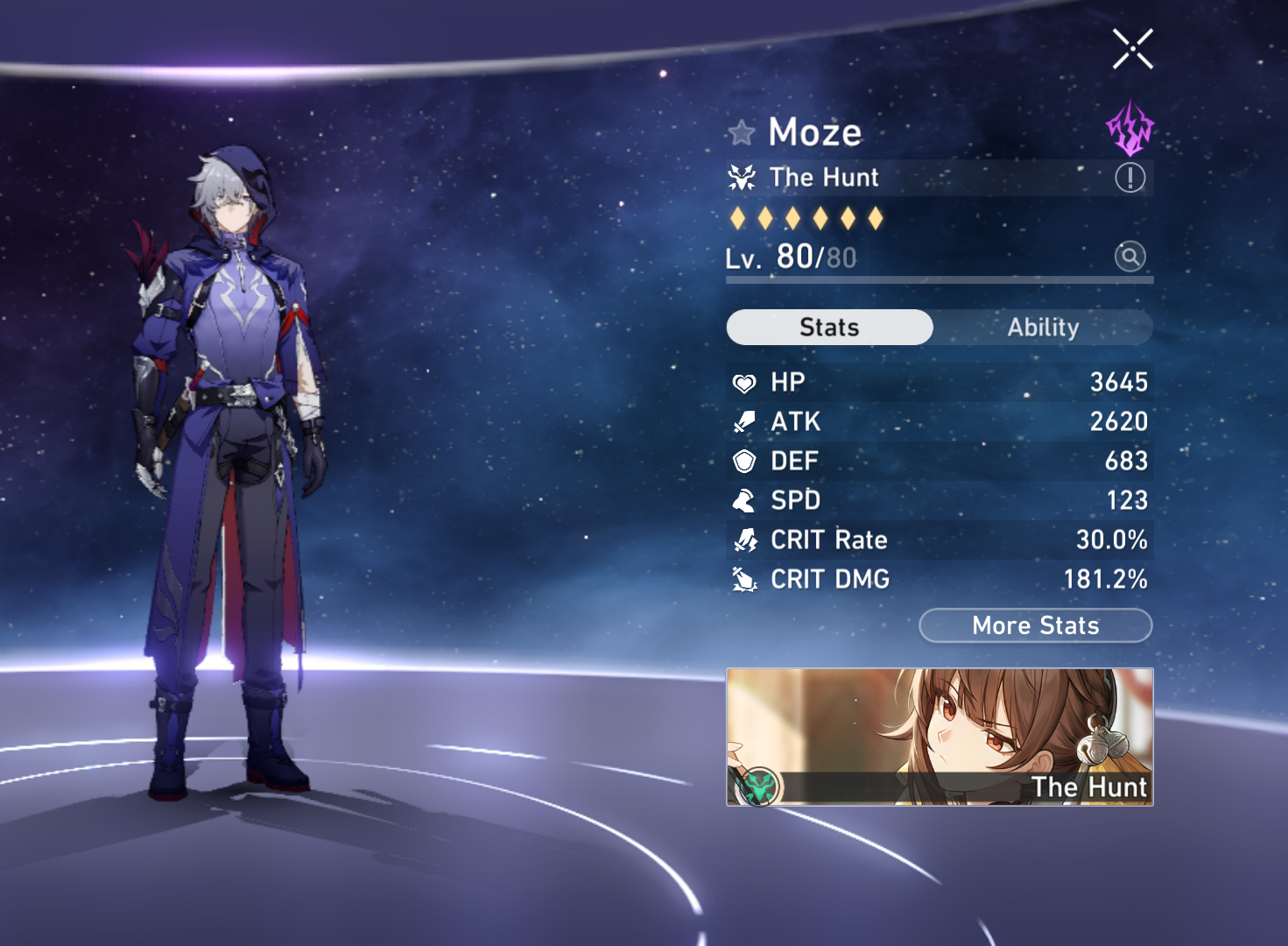The image size is (1288, 946).
Task: Open the More Stats panel
Action: coord(1035,625)
